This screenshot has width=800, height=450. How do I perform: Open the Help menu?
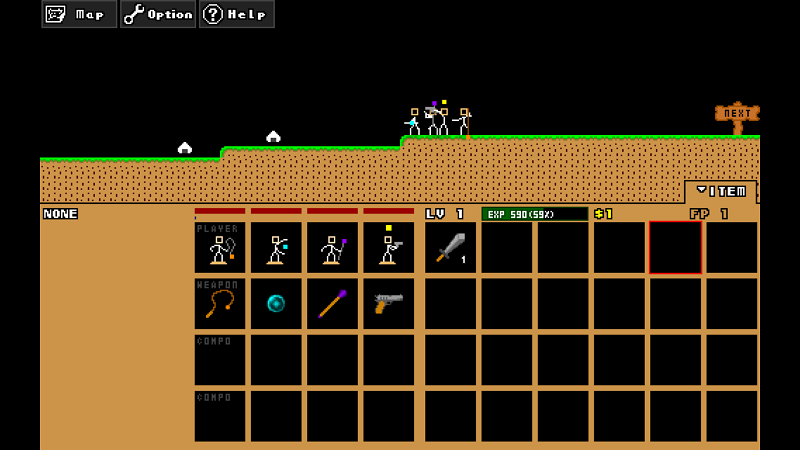coord(236,14)
